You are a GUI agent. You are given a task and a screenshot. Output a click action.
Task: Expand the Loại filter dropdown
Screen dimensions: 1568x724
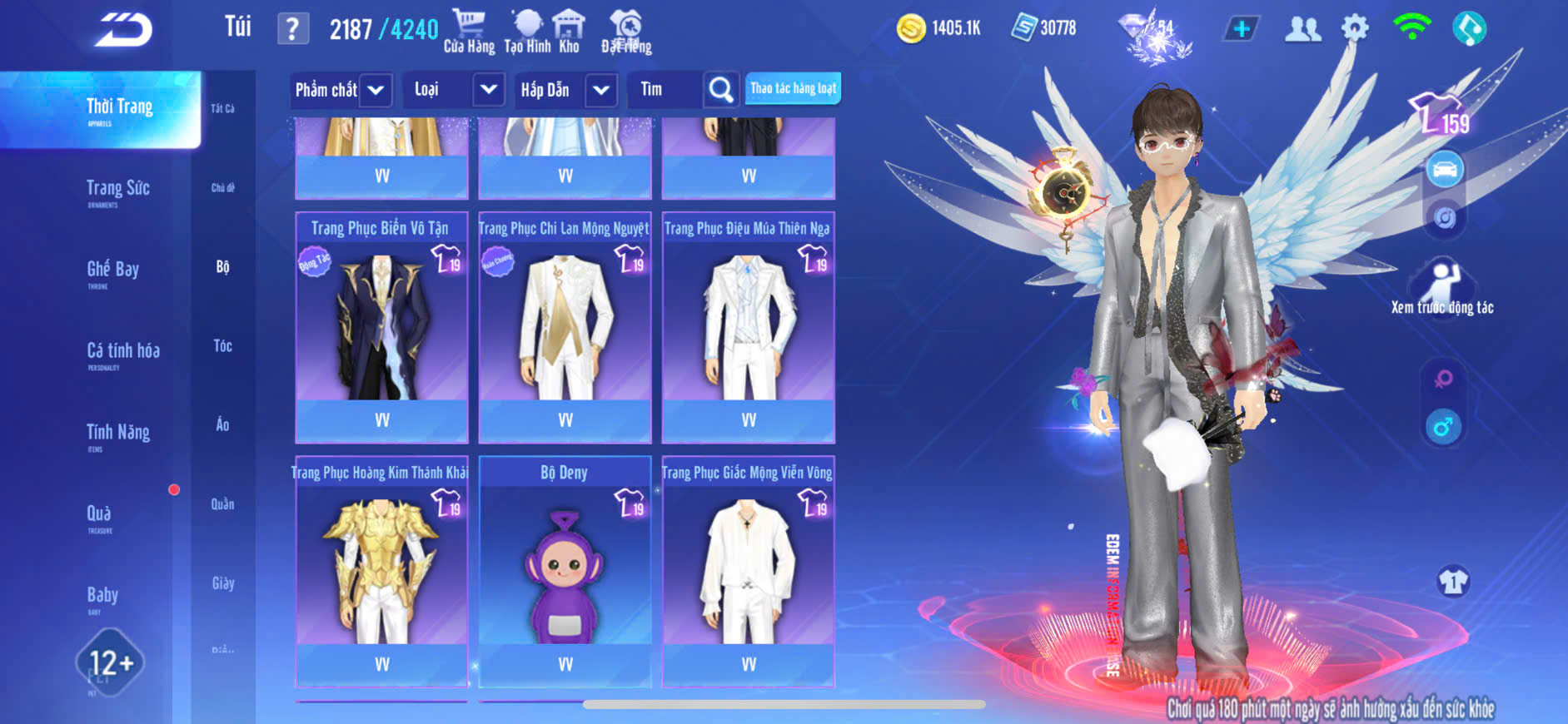488,90
